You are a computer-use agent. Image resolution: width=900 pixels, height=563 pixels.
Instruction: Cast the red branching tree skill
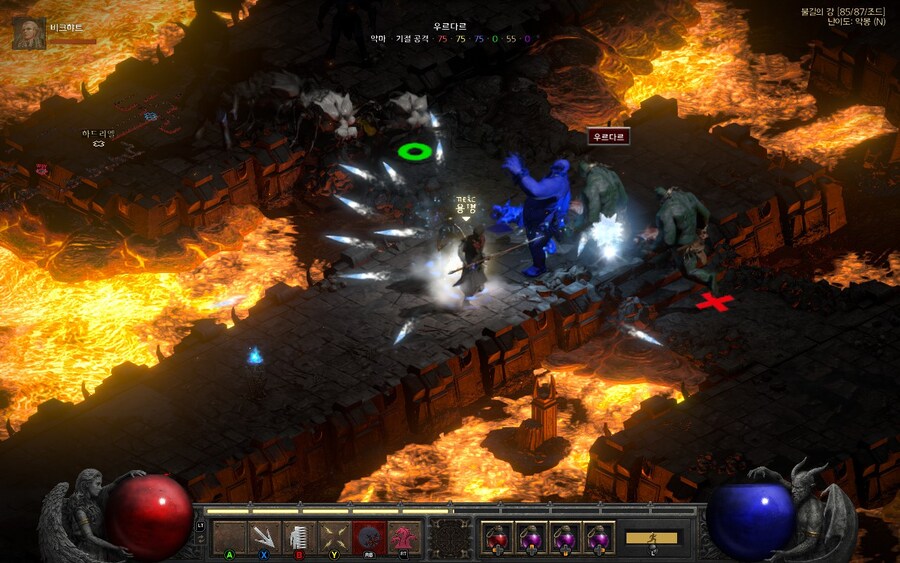404,537
